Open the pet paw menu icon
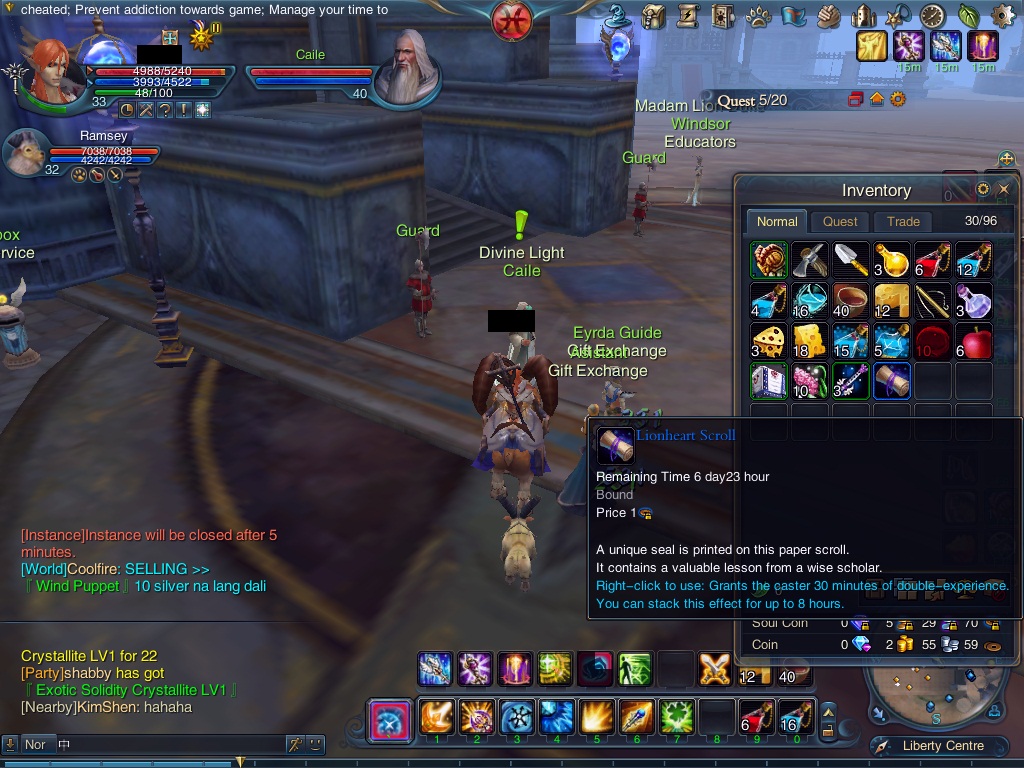1024x768 pixels. 758,16
